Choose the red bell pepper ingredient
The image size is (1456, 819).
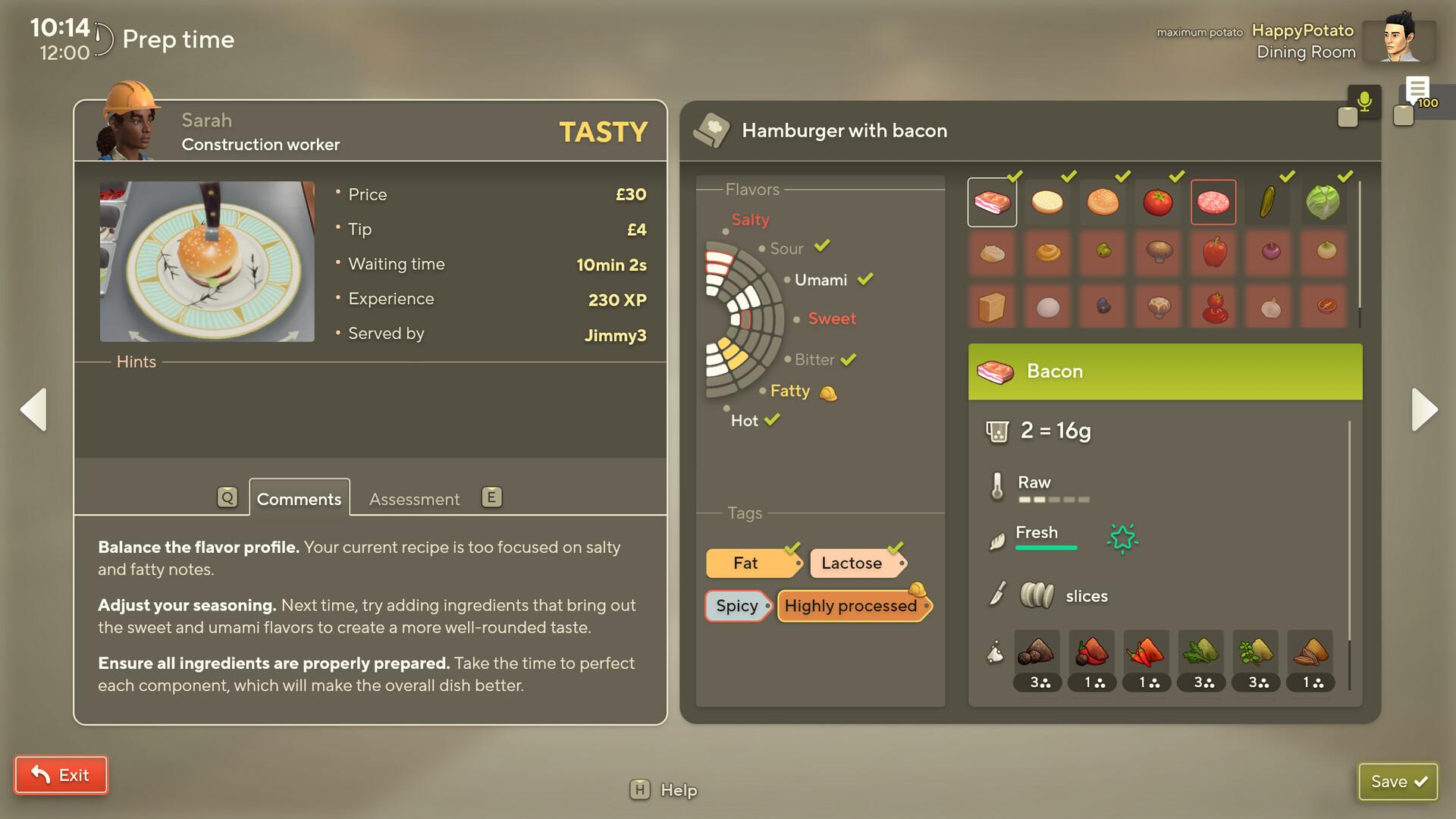coord(1214,252)
